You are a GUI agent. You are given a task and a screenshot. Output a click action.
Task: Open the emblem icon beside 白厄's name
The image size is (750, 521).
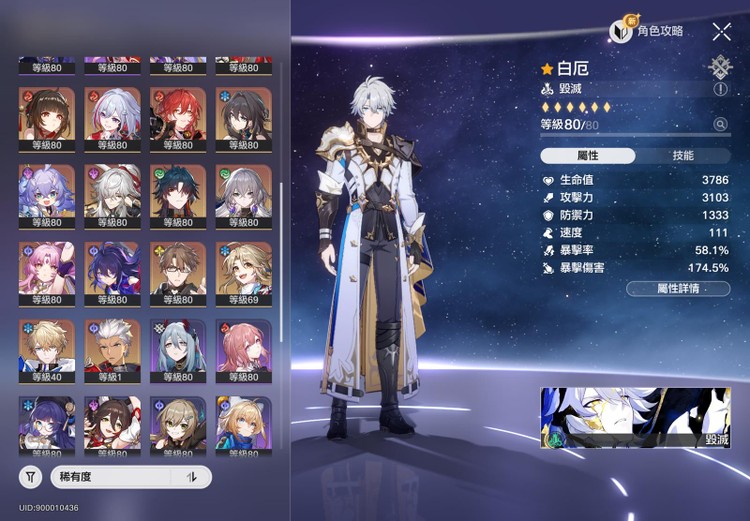pos(720,67)
